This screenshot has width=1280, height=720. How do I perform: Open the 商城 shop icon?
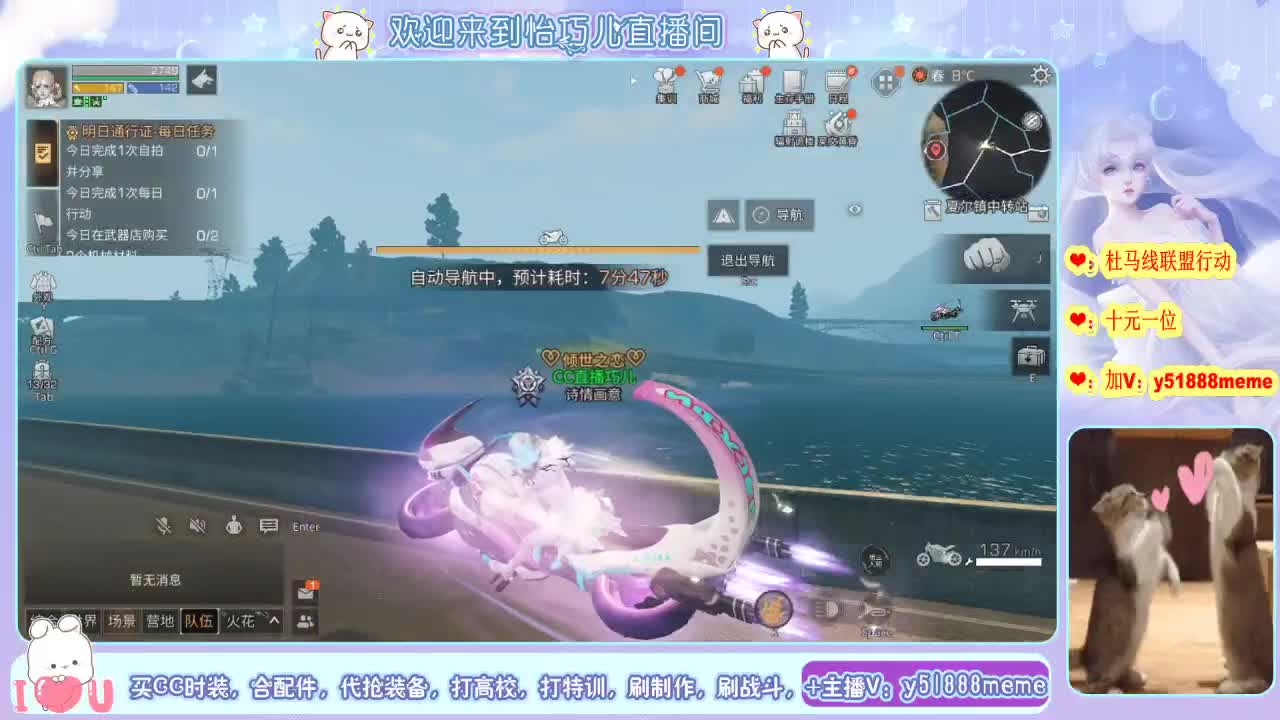[x=710, y=85]
